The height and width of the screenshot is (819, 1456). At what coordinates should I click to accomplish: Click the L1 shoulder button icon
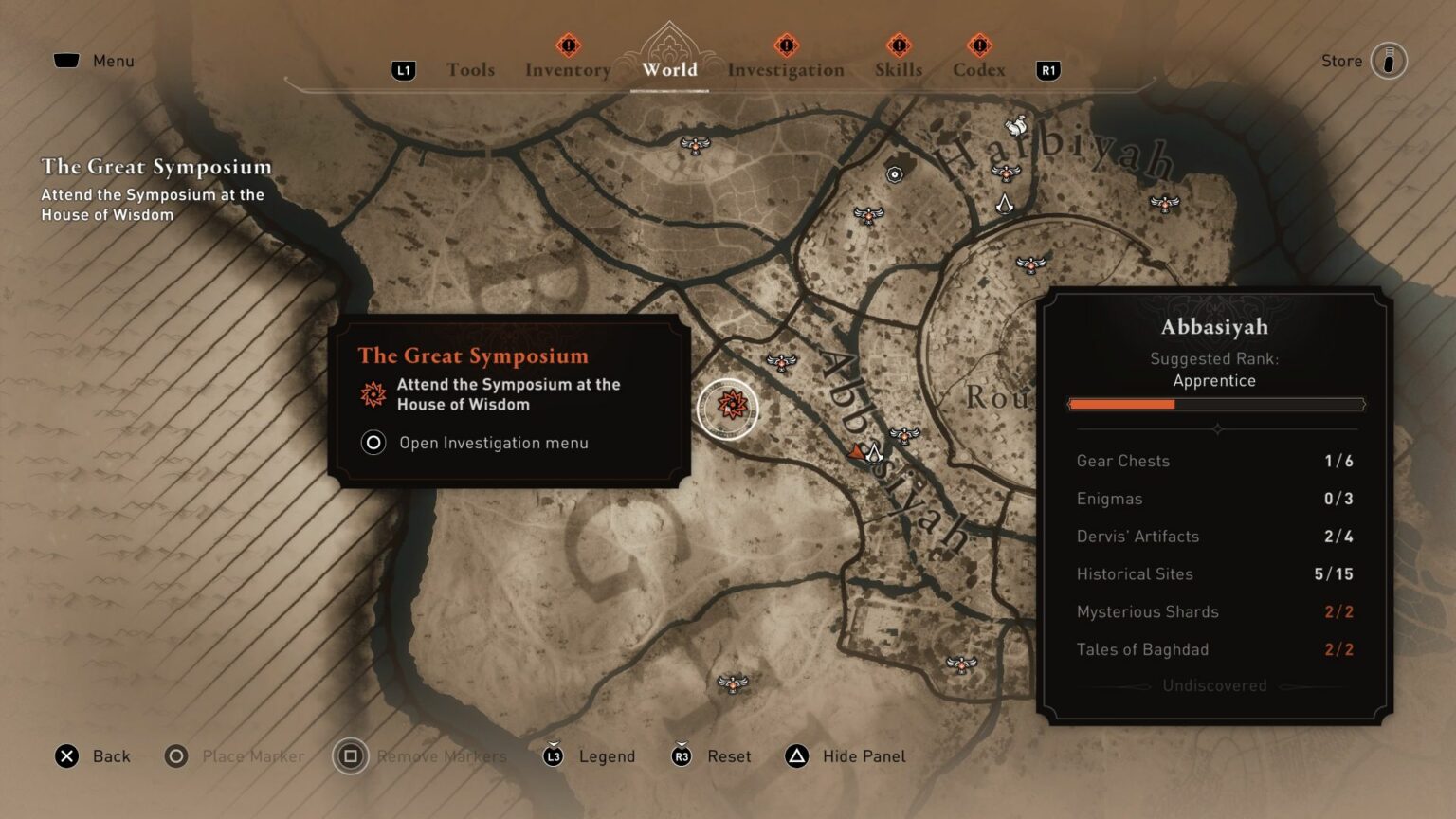click(402, 69)
